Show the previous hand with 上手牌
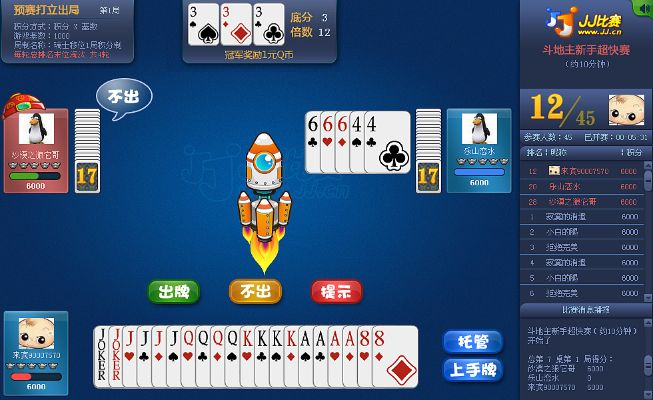653x400 pixels. [472, 369]
